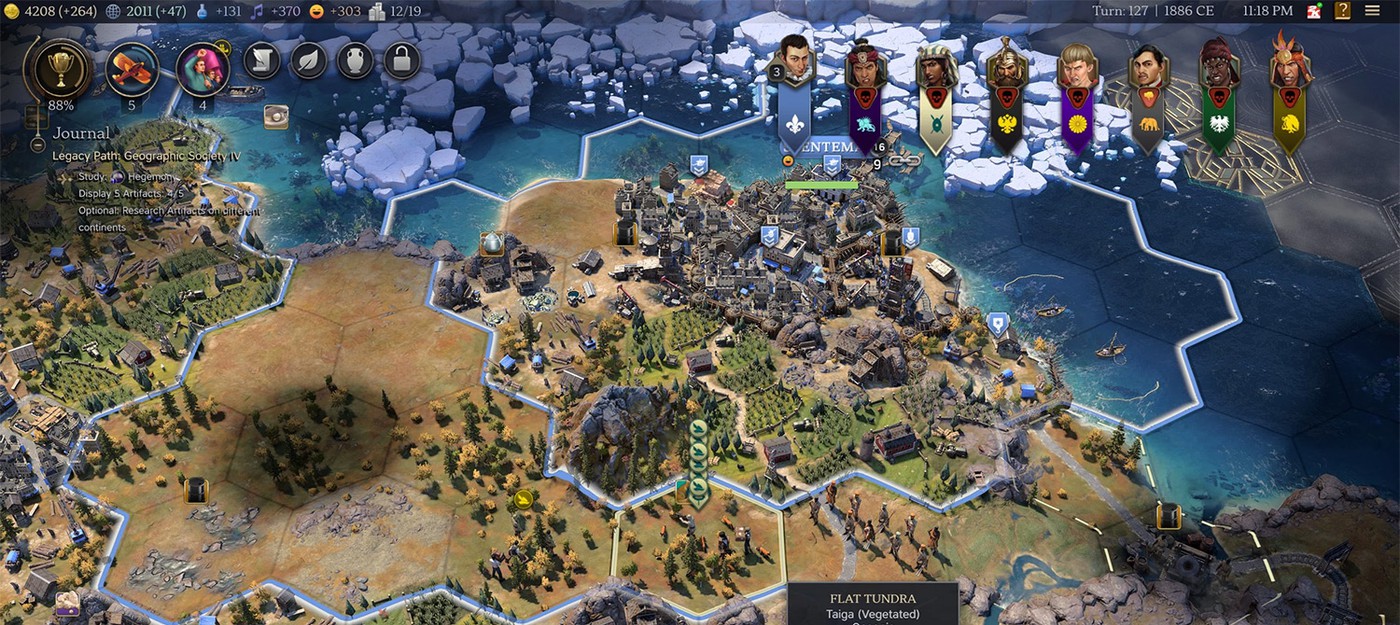Open the civics tree portrait icon
The width and height of the screenshot is (1400, 625).
tap(203, 68)
